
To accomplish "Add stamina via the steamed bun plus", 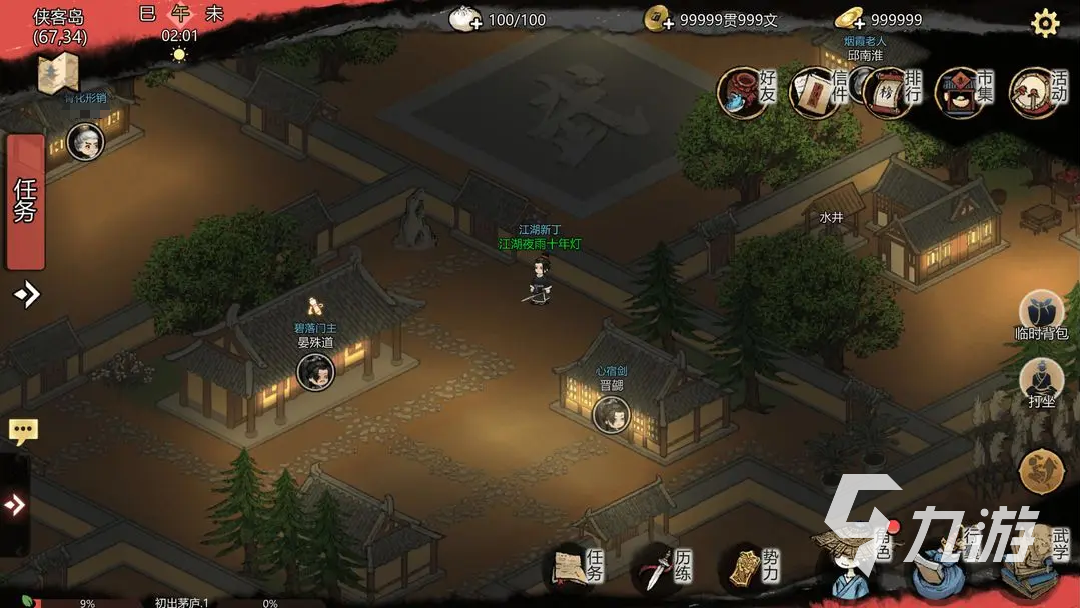I will (x=465, y=19).
